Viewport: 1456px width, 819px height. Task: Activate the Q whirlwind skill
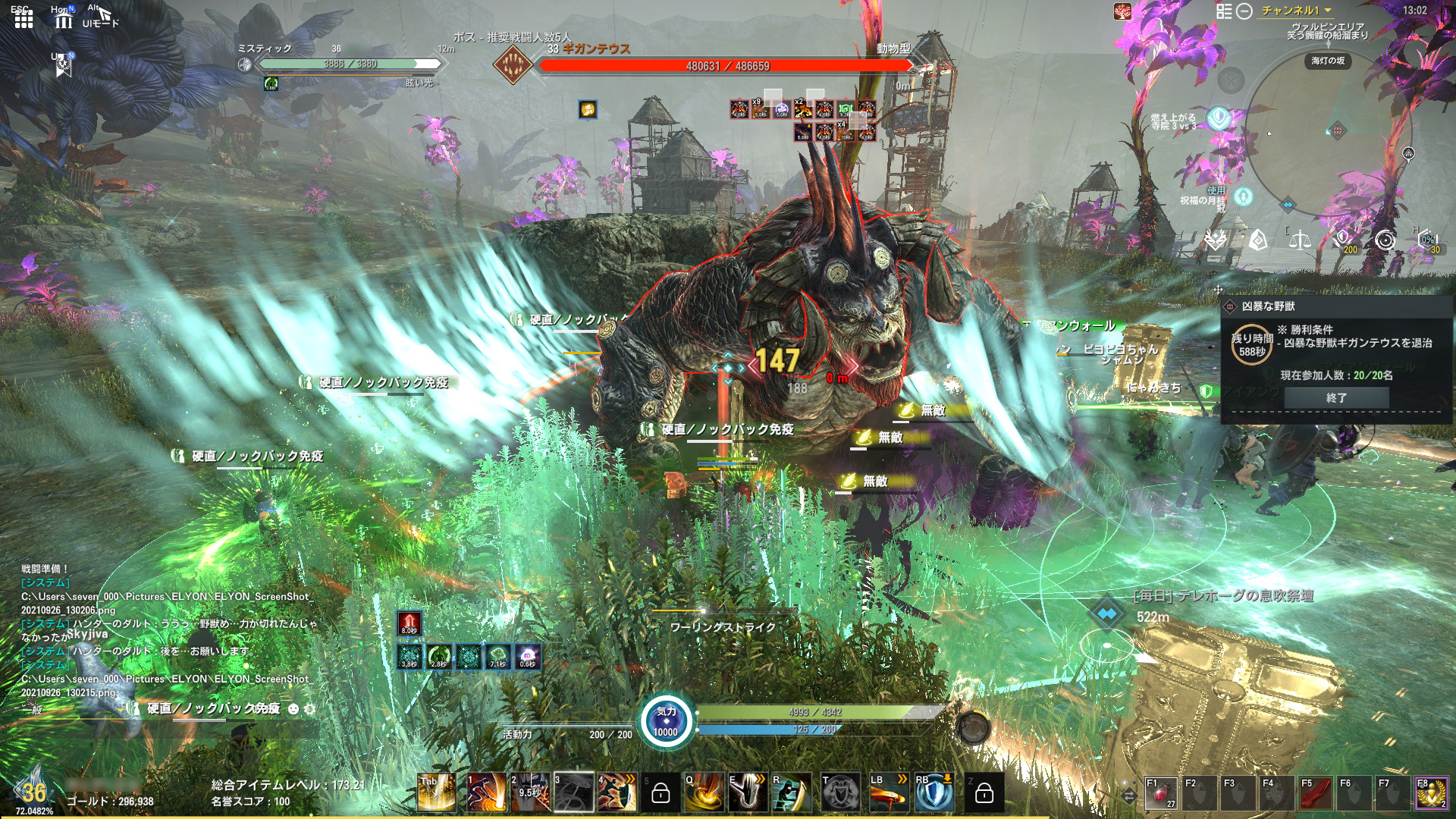coord(704,793)
